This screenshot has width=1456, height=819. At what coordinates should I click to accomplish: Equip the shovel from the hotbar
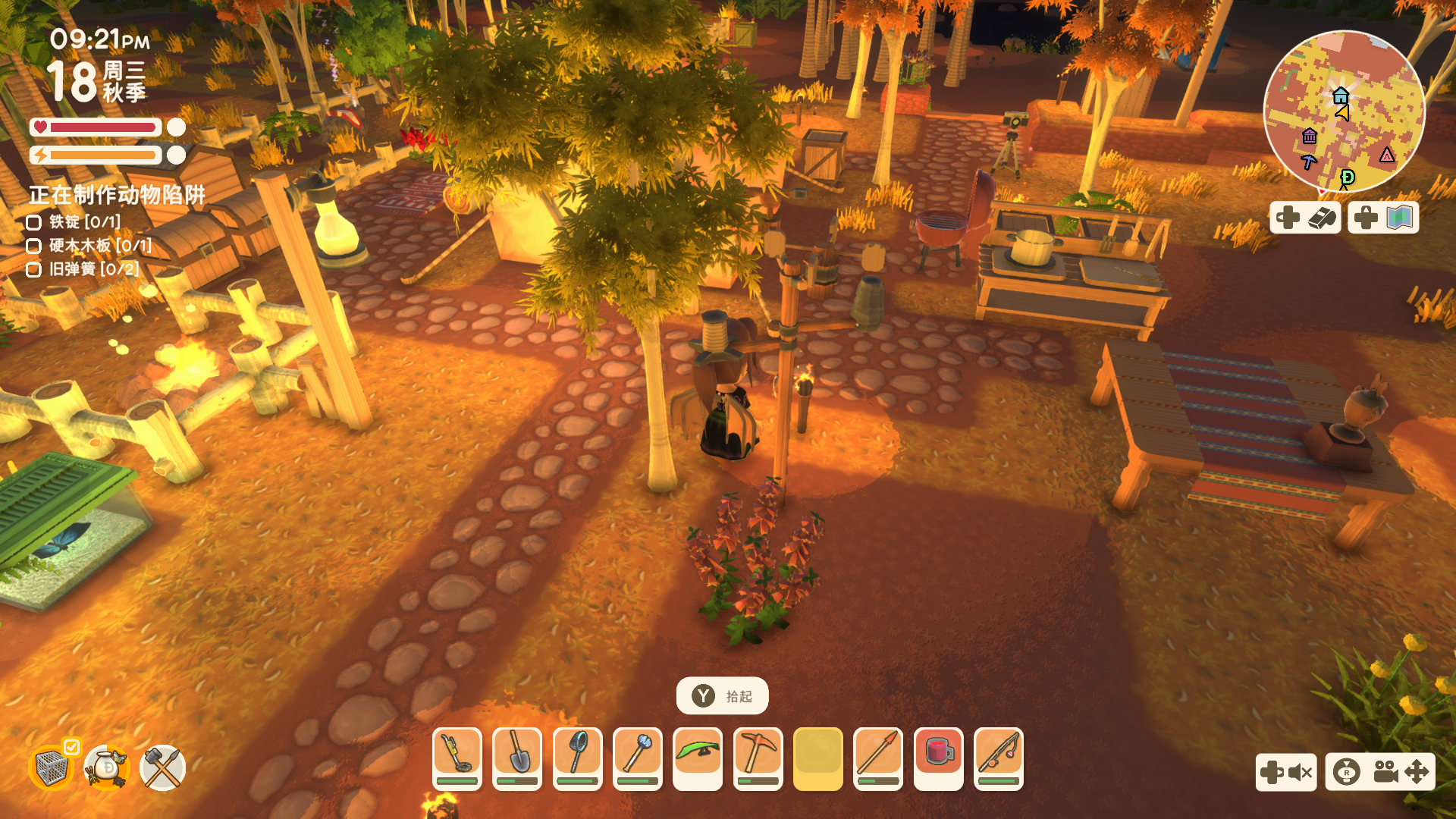click(517, 758)
